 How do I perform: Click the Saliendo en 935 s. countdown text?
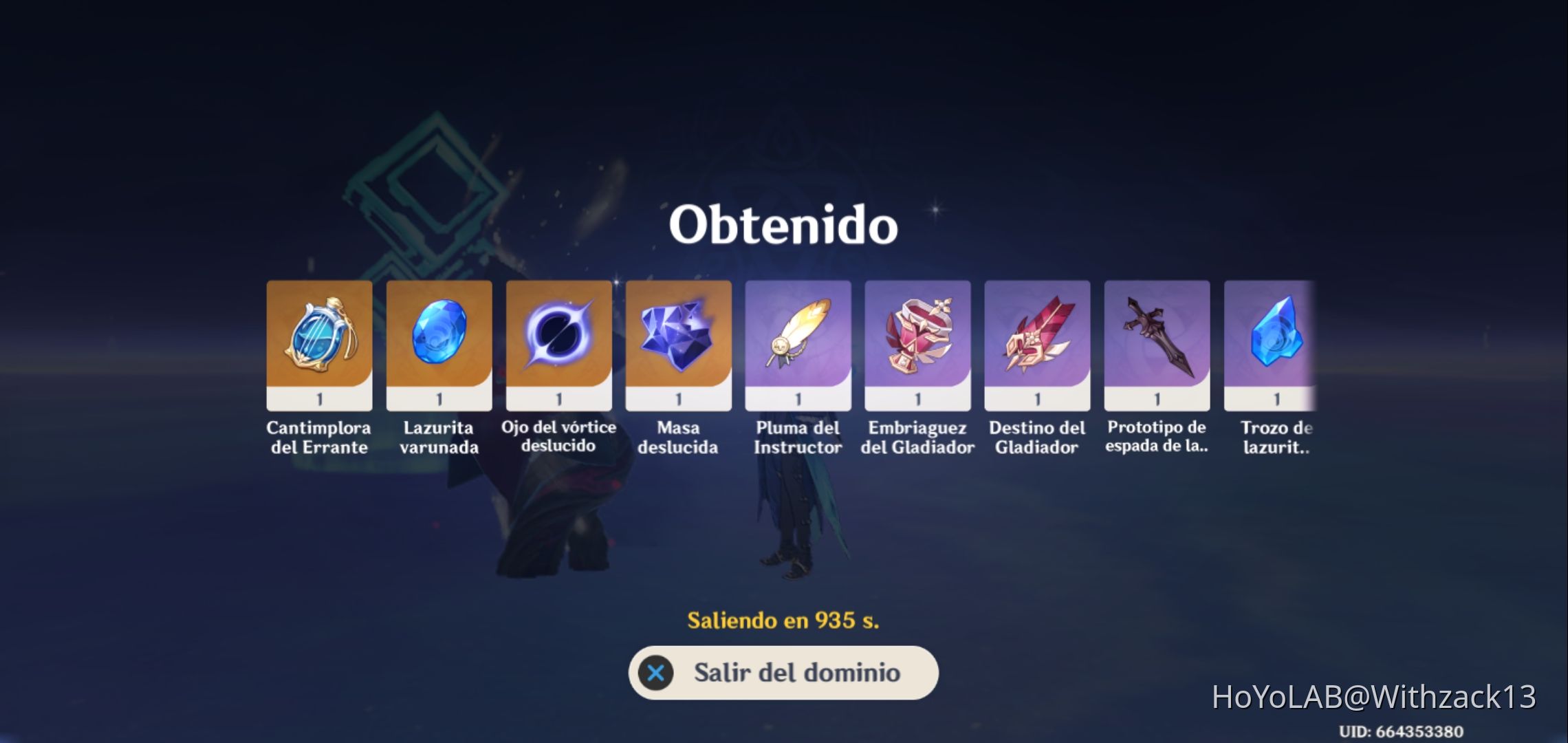[x=782, y=618]
